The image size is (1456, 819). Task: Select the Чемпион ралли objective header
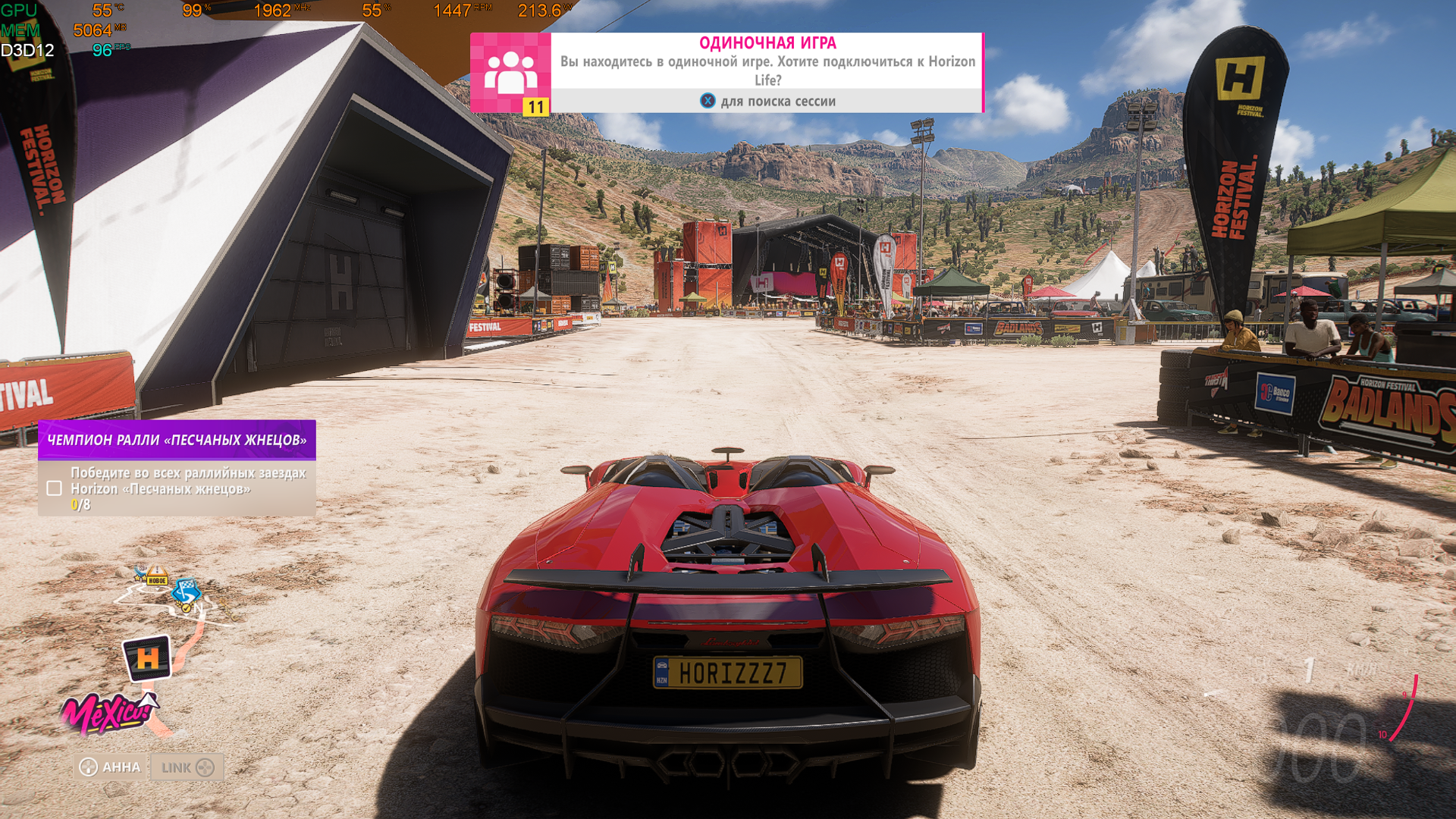click(177, 440)
